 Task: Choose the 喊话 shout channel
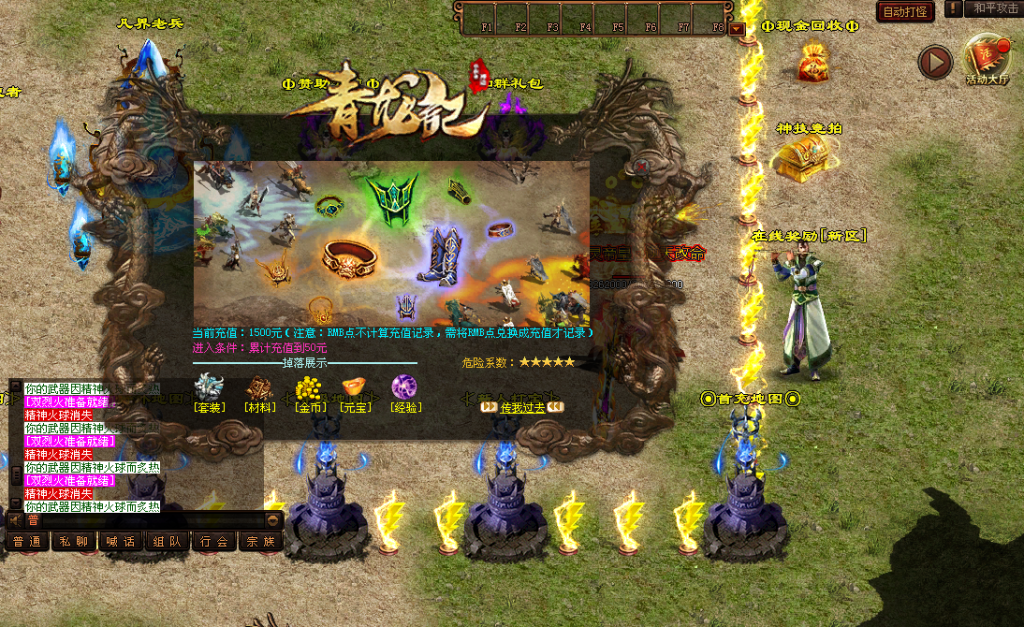click(120, 542)
